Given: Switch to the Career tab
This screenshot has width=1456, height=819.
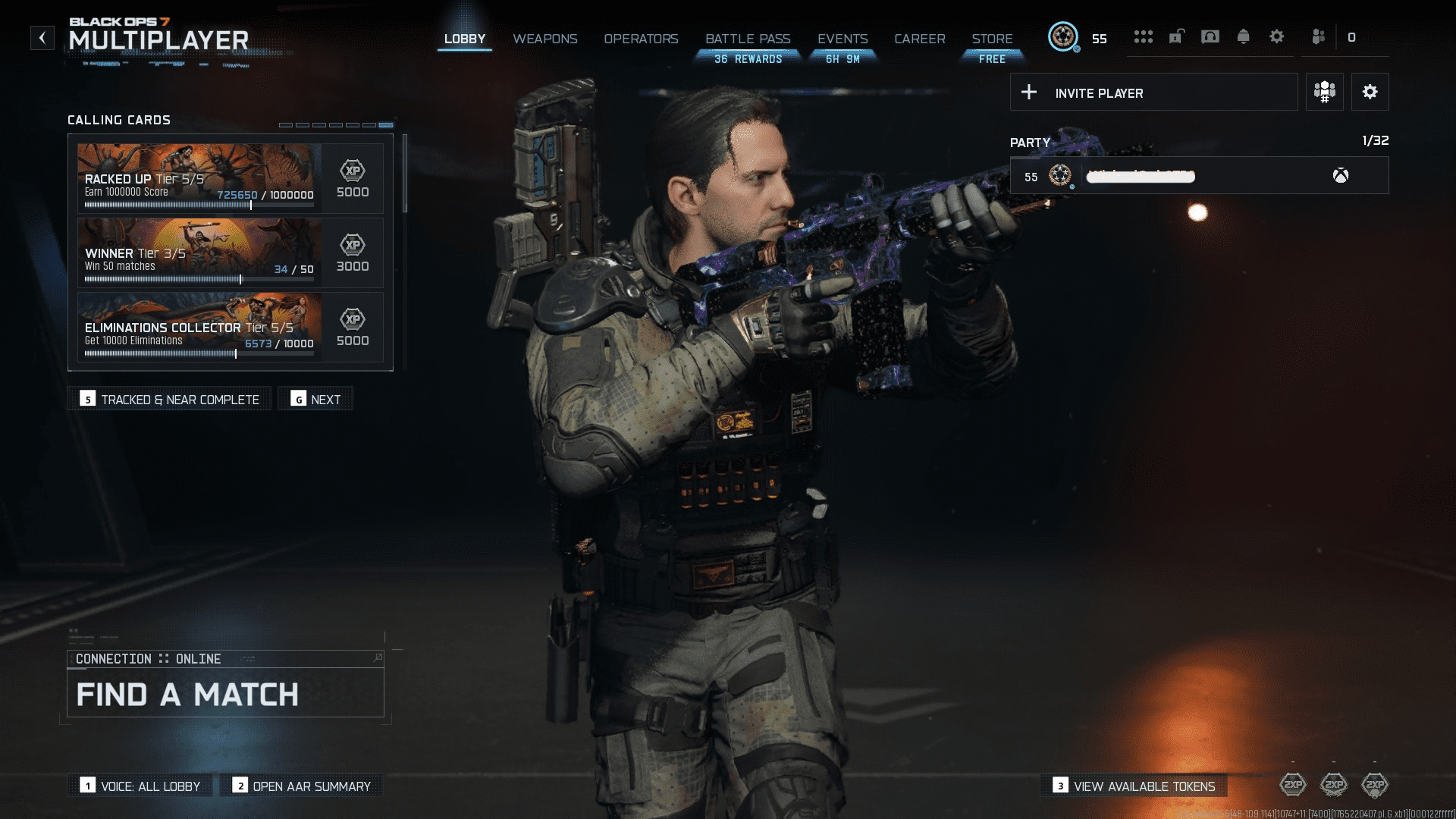Looking at the screenshot, I should pos(919,39).
